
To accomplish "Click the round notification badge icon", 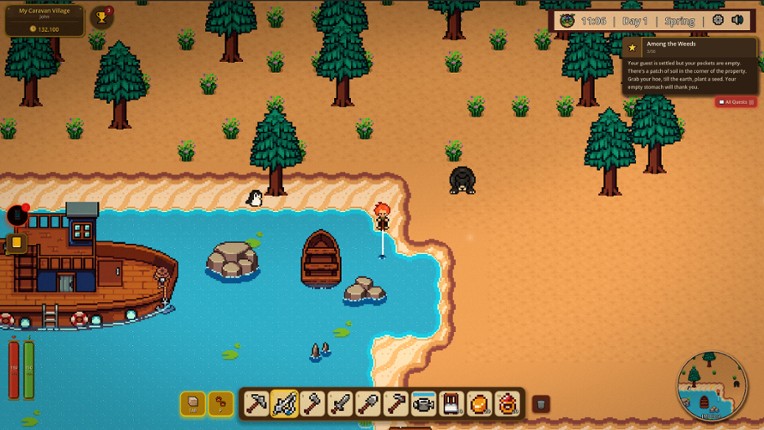I will coord(17,215).
